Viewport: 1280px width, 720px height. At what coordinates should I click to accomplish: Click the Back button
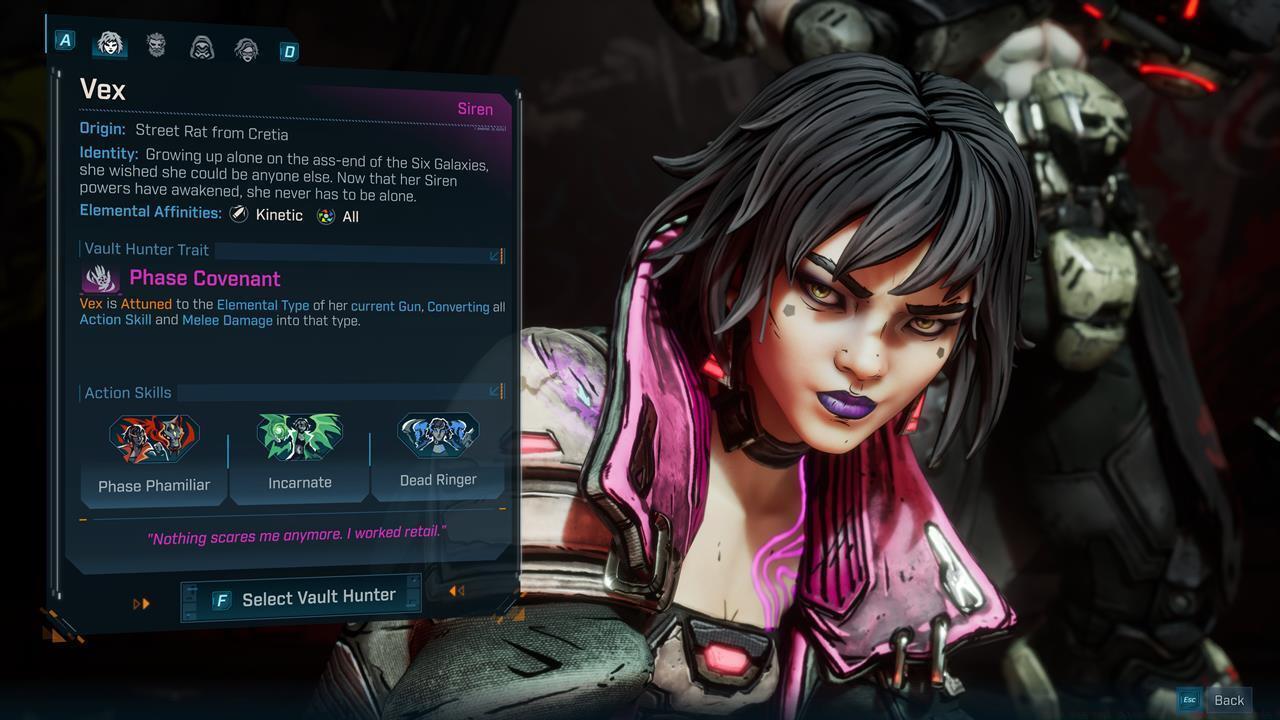point(1229,699)
